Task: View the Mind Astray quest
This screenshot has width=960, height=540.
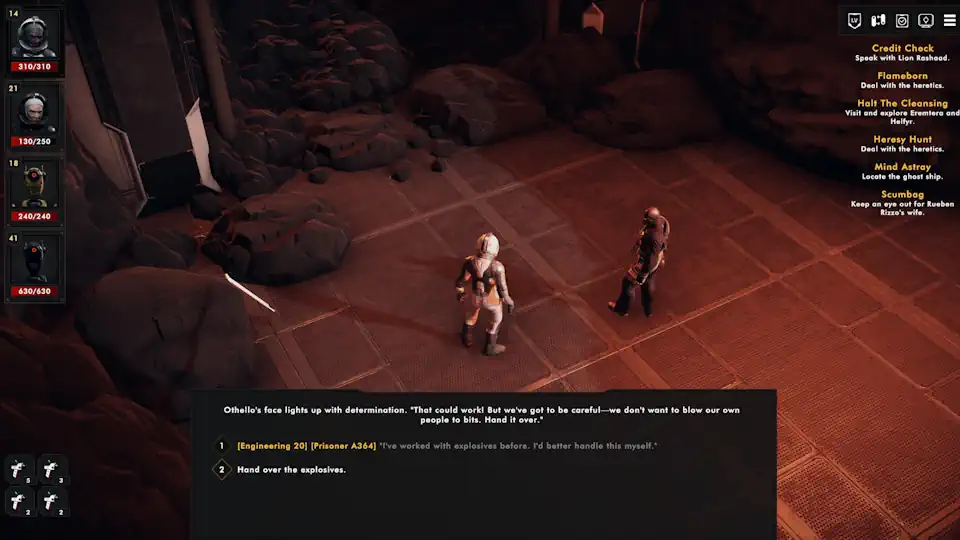Action: [902, 167]
